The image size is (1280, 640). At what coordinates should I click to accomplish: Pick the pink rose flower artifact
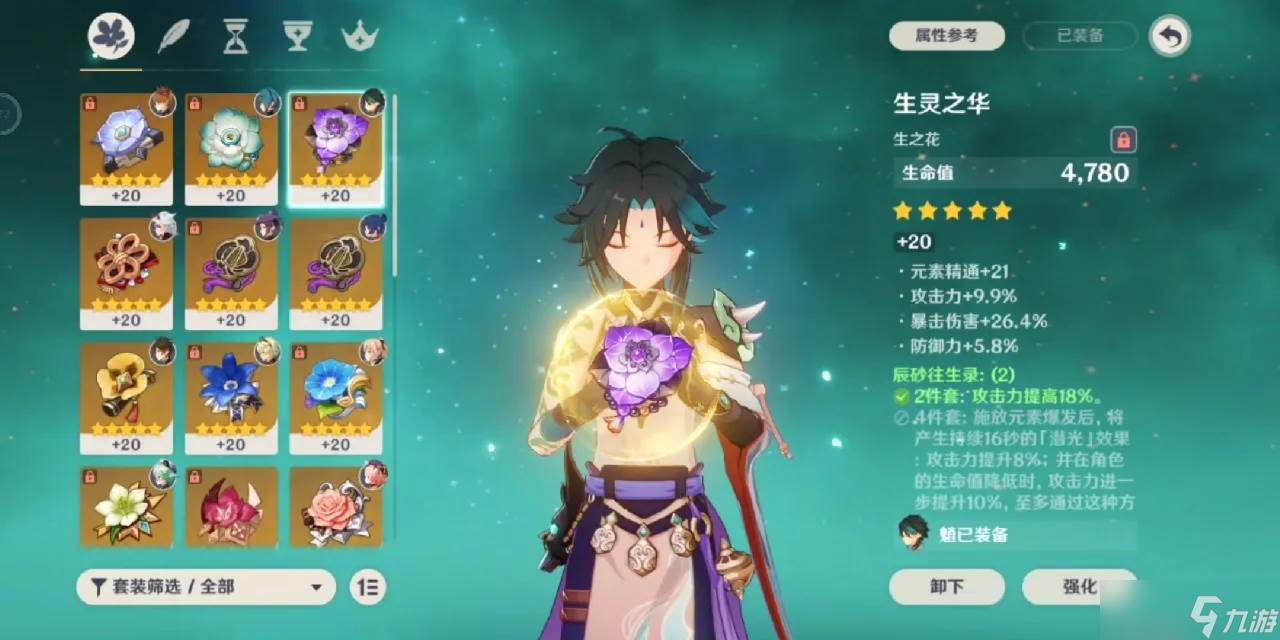335,507
